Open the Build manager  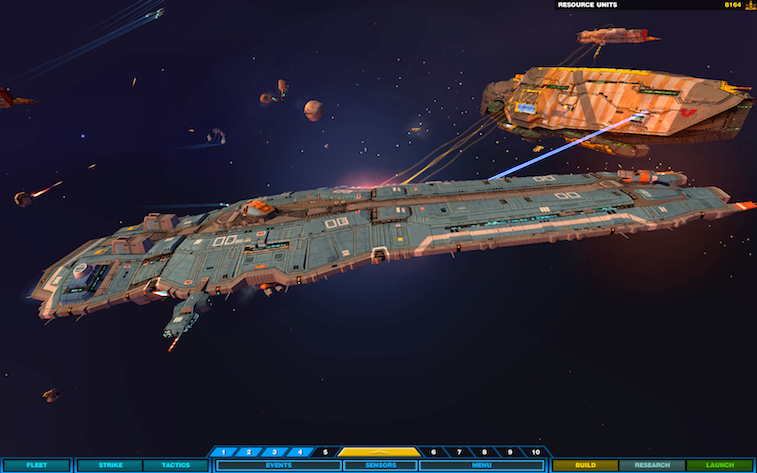(x=585, y=465)
